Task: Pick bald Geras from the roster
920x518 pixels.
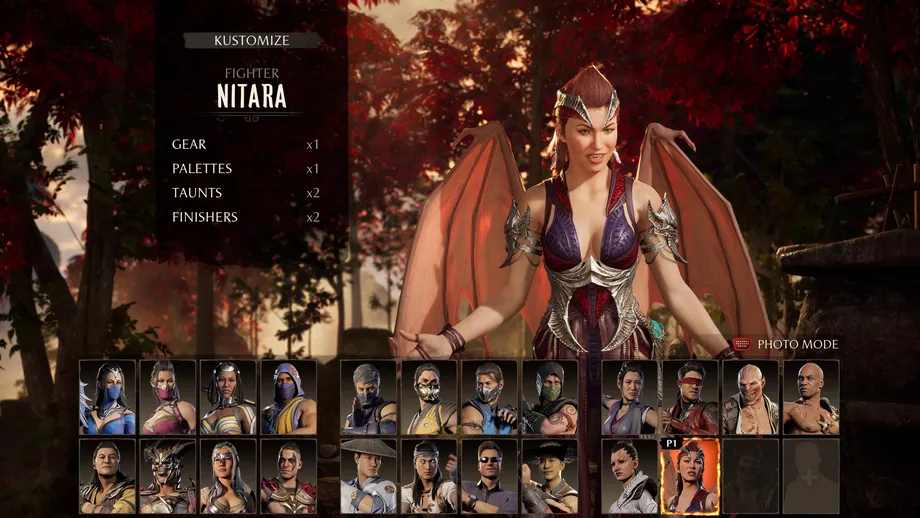Action: point(810,397)
